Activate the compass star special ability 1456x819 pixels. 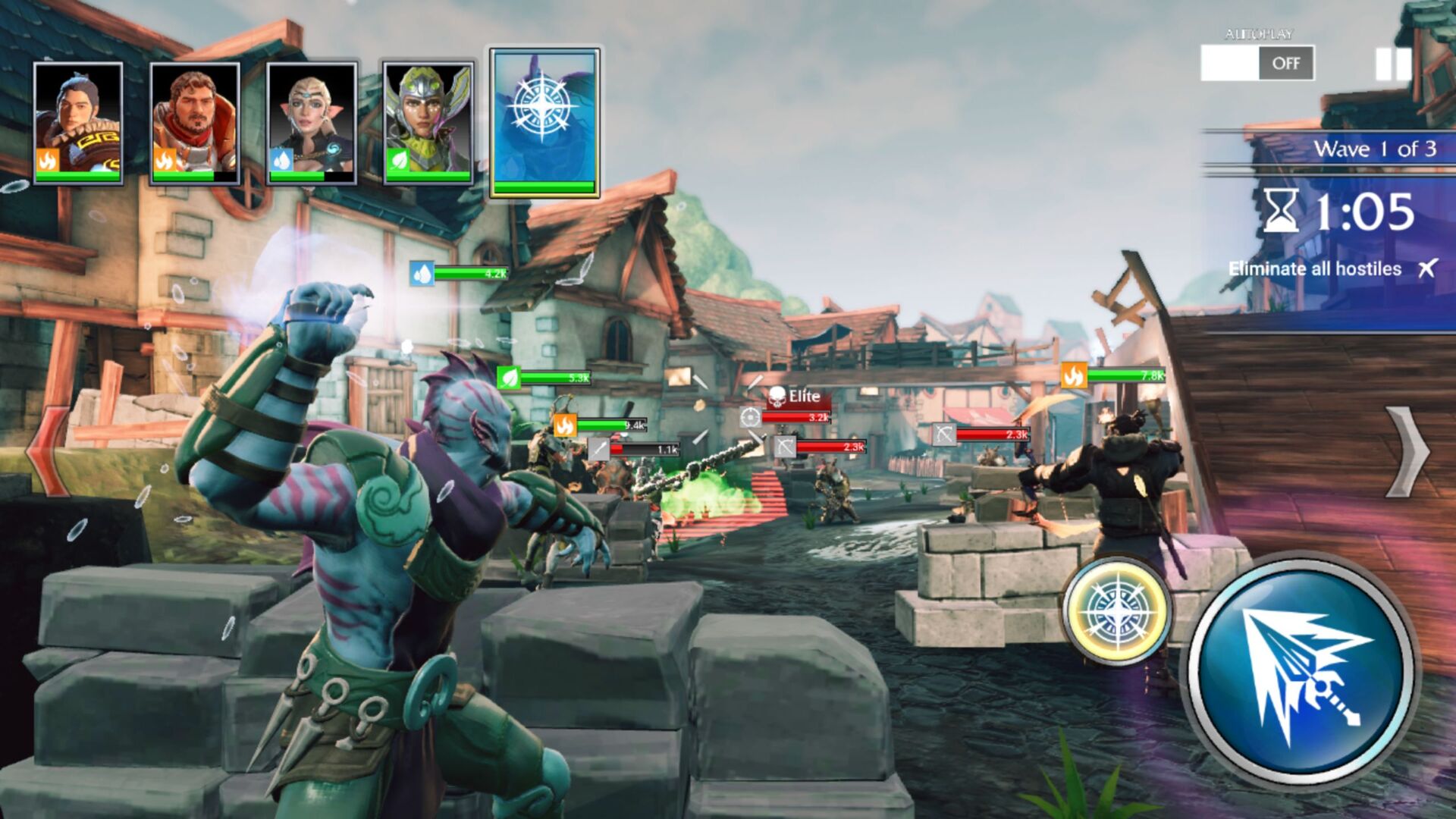pyautogui.click(x=1116, y=610)
